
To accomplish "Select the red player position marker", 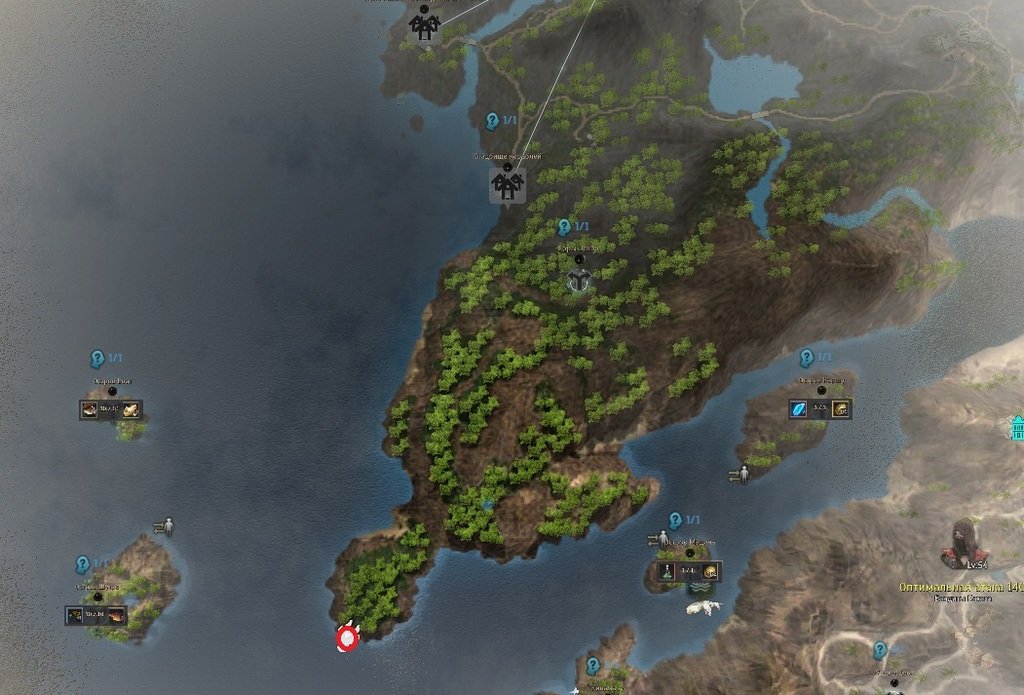I will [348, 637].
